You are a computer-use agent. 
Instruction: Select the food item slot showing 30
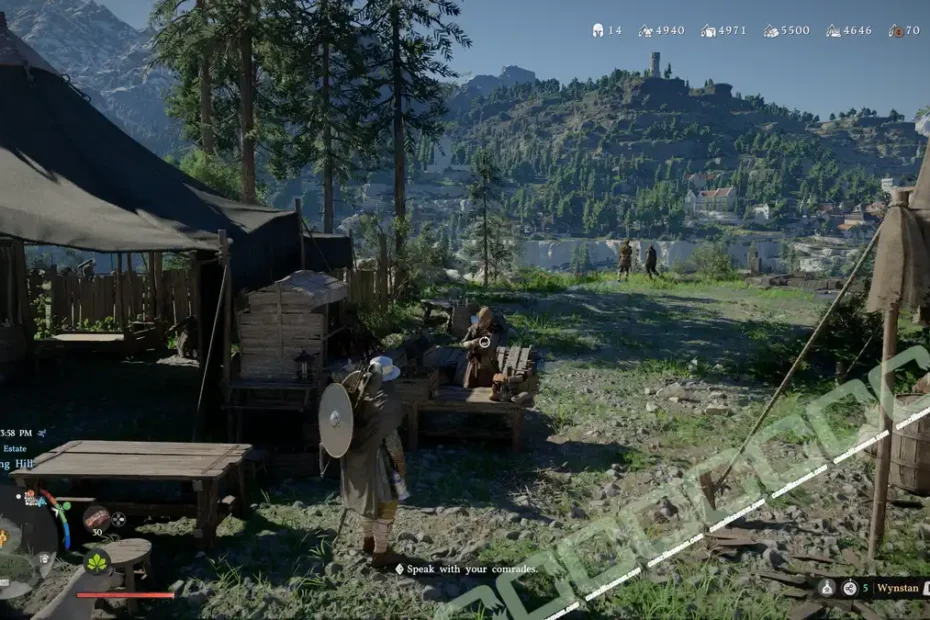96,517
